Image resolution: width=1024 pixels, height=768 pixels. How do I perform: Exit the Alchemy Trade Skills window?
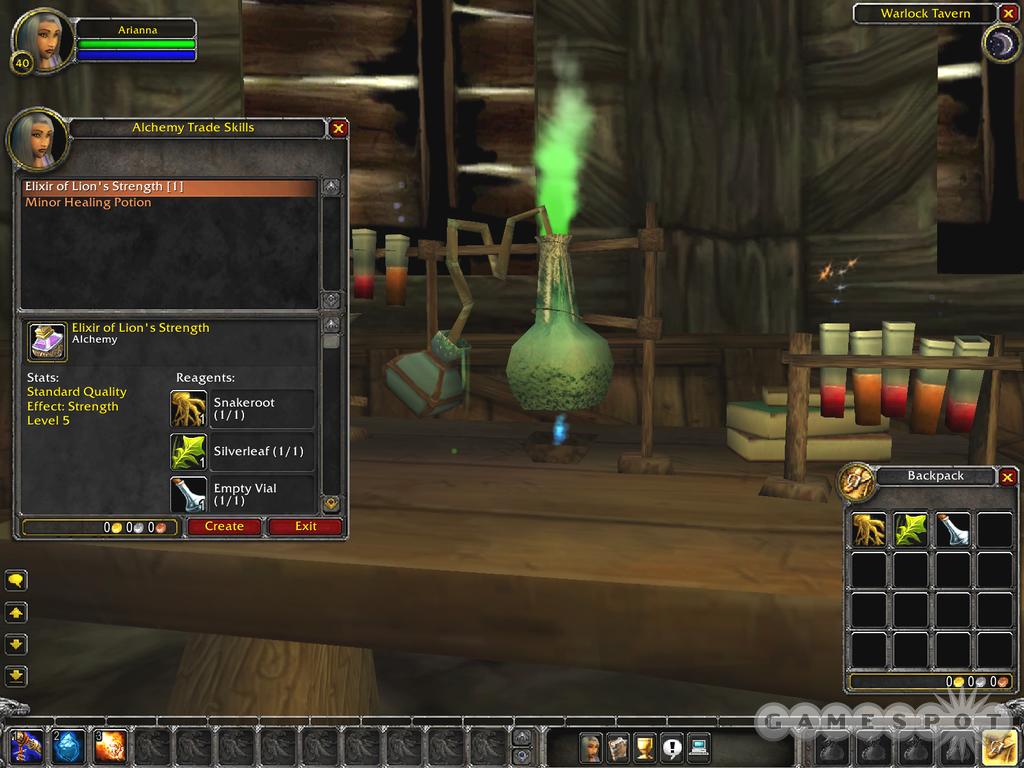(306, 526)
